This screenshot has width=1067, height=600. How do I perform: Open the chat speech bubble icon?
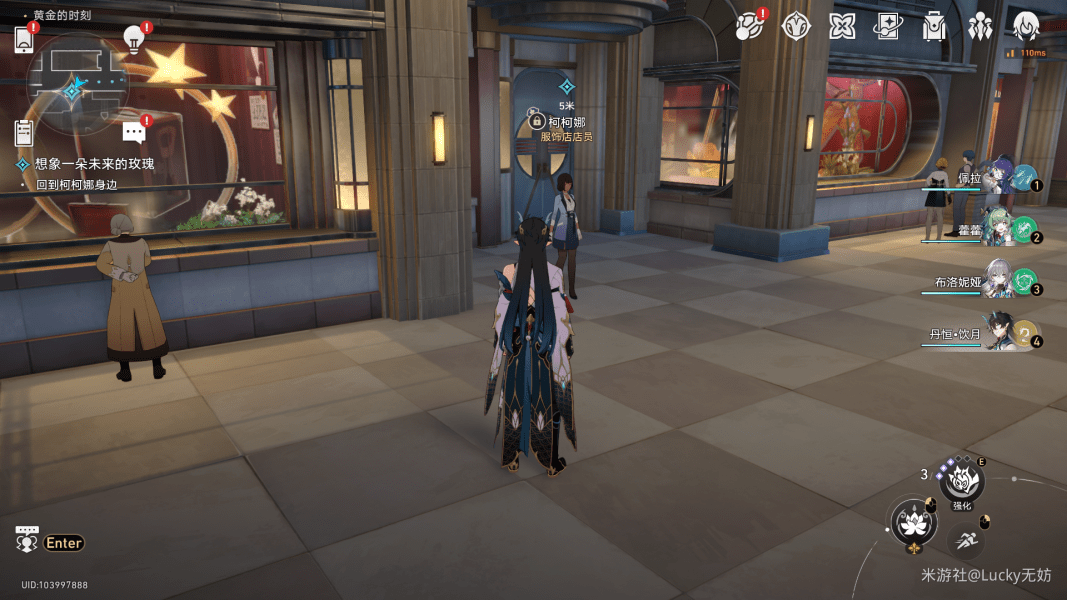[133, 132]
